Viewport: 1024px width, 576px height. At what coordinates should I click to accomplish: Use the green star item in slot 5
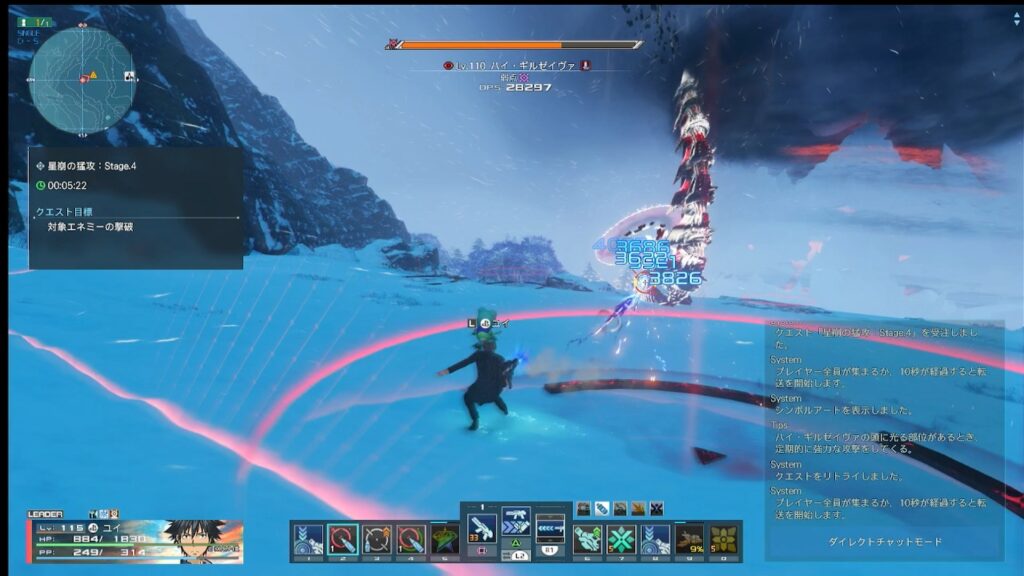click(x=444, y=539)
